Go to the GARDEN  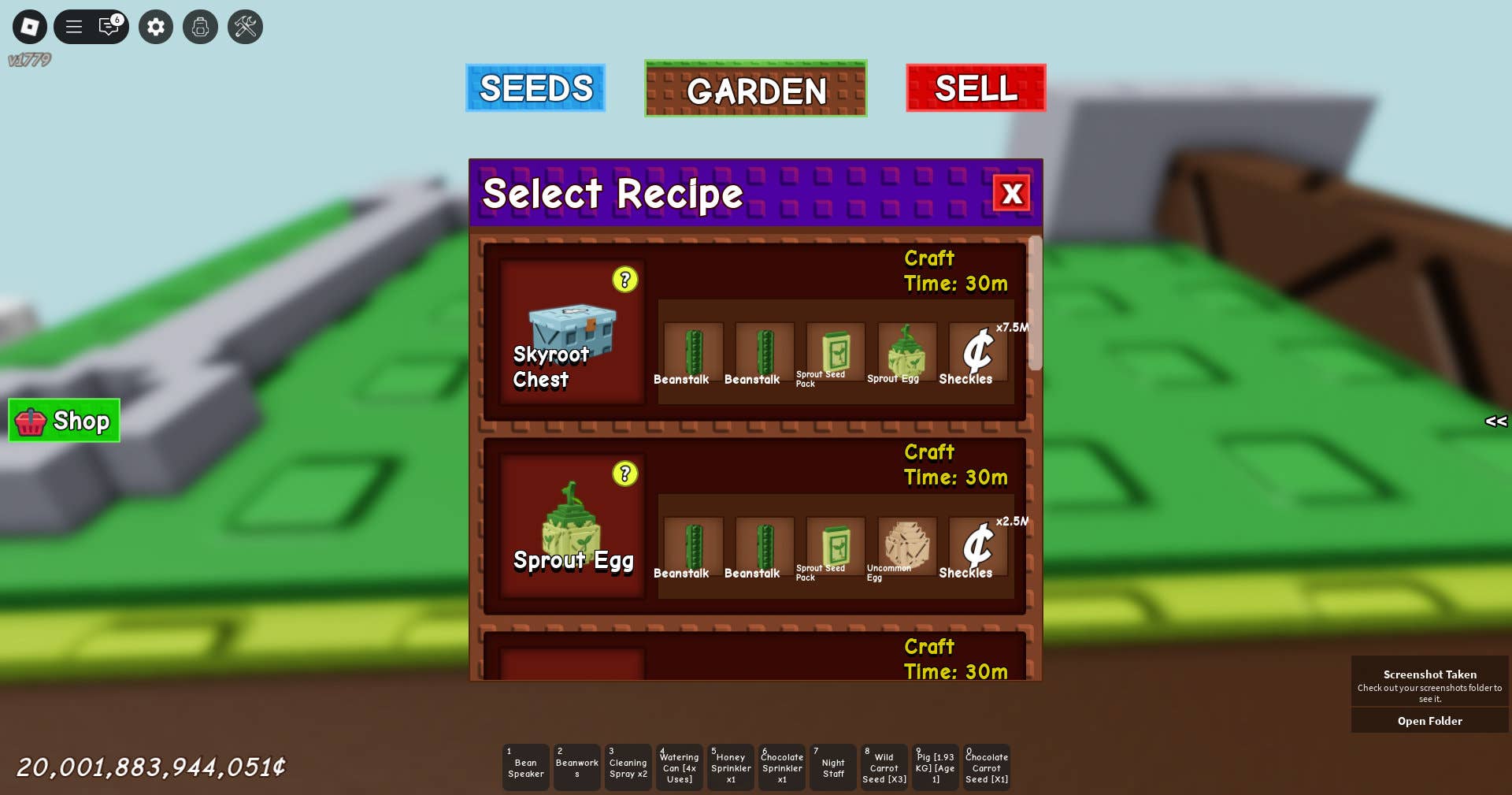[756, 89]
